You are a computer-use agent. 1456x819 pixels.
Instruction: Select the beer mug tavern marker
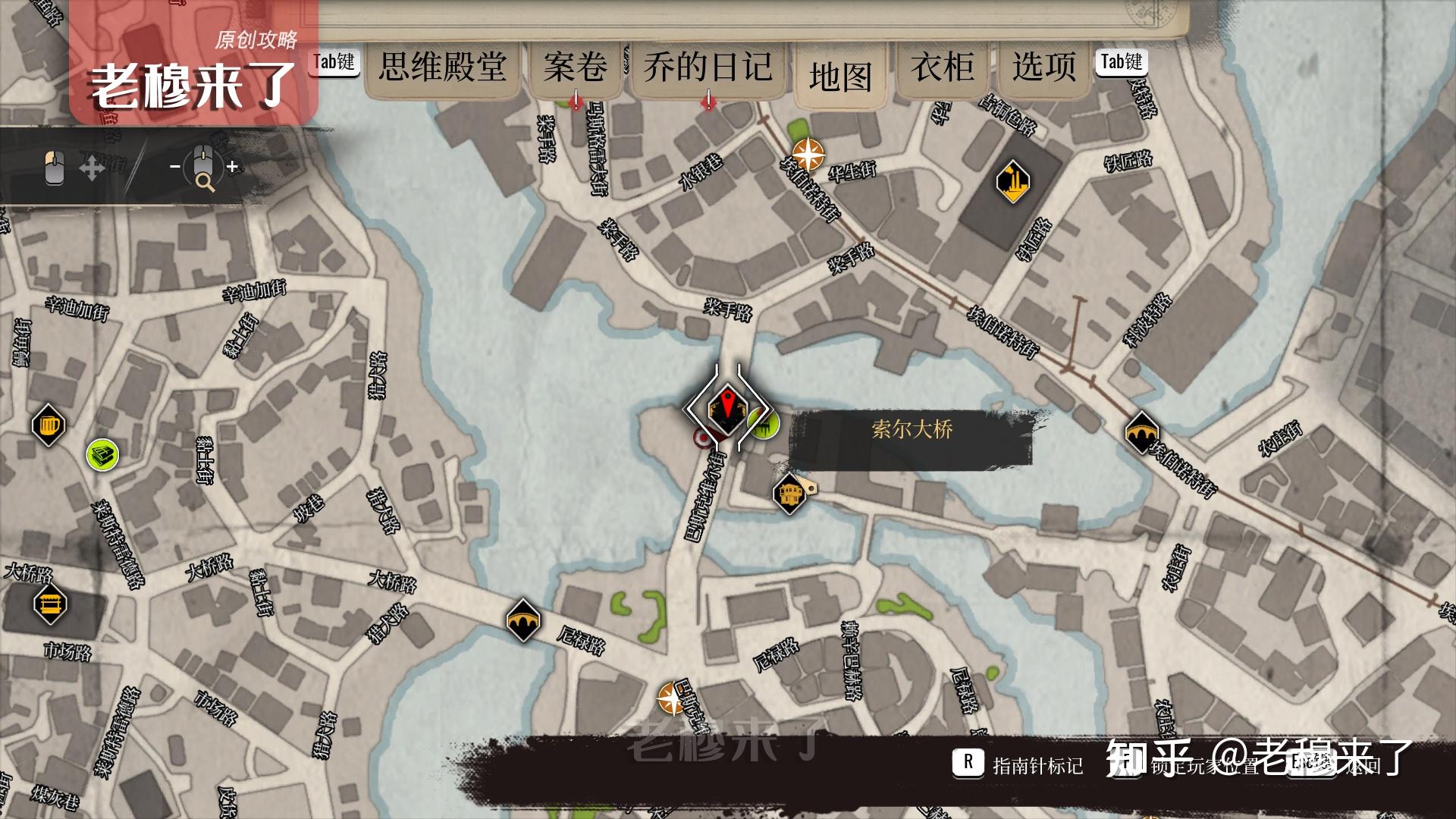[49, 425]
